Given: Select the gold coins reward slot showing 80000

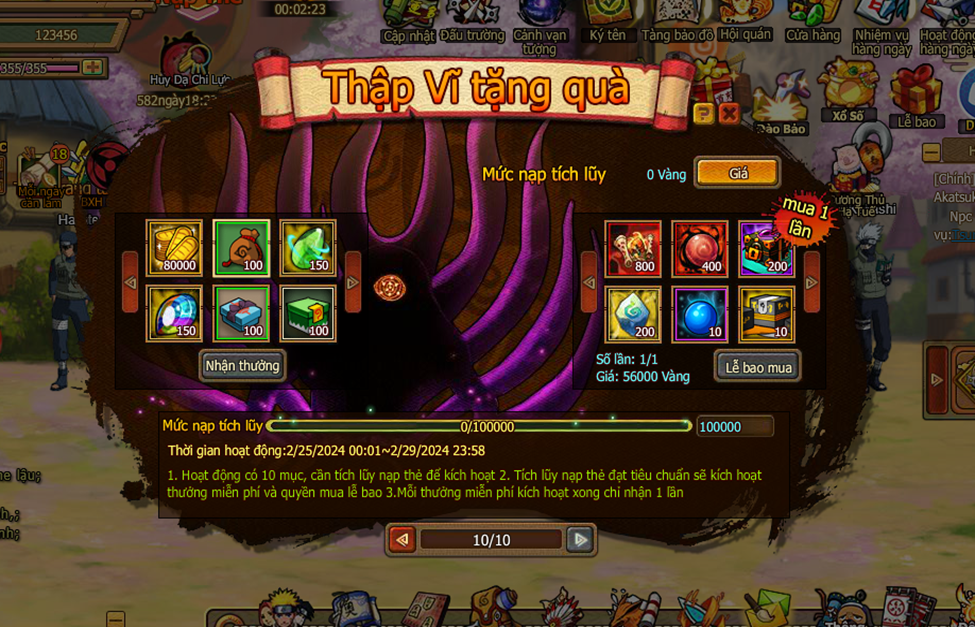Looking at the screenshot, I should tap(174, 248).
